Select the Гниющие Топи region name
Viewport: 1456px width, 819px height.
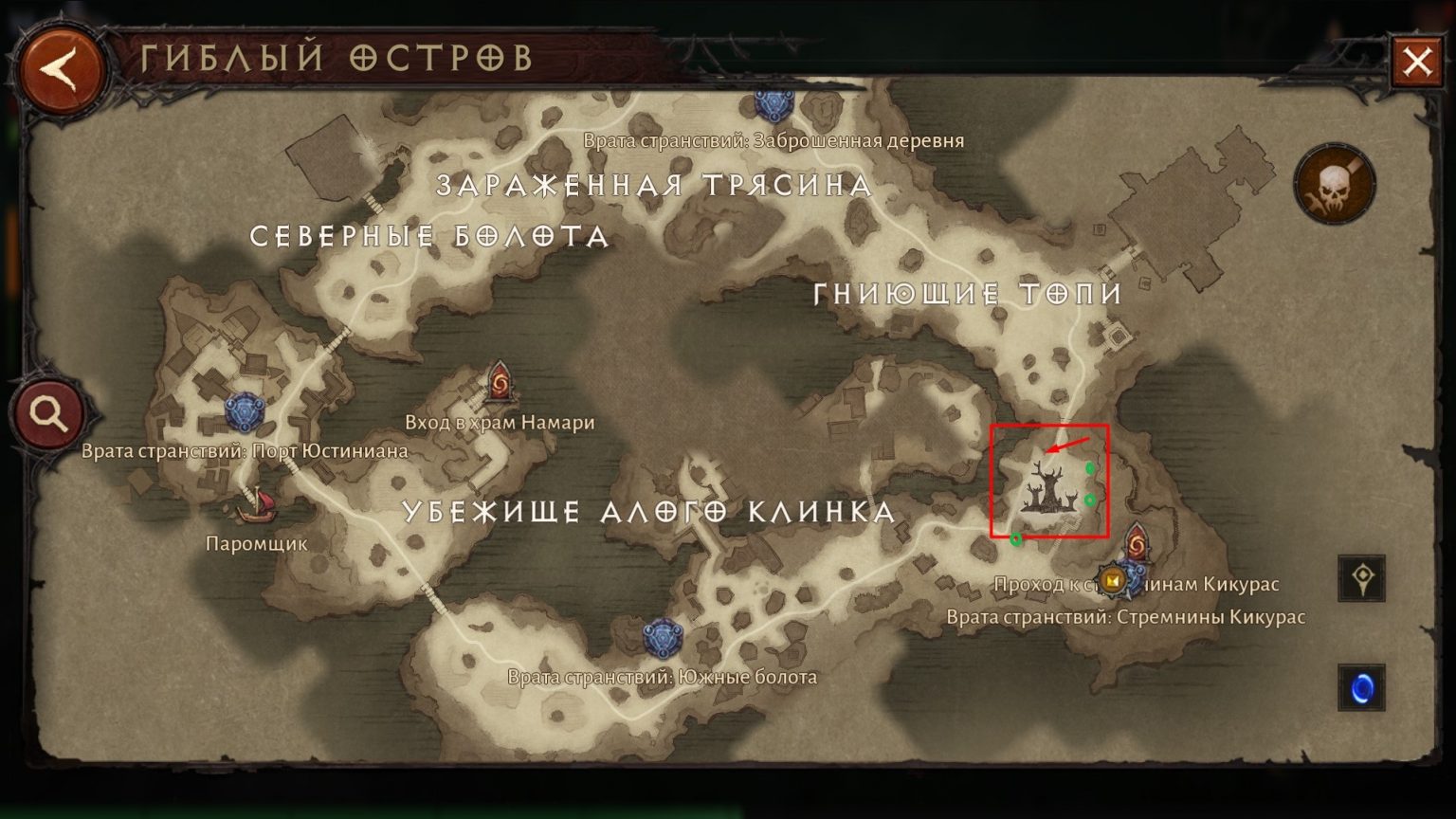(967, 295)
